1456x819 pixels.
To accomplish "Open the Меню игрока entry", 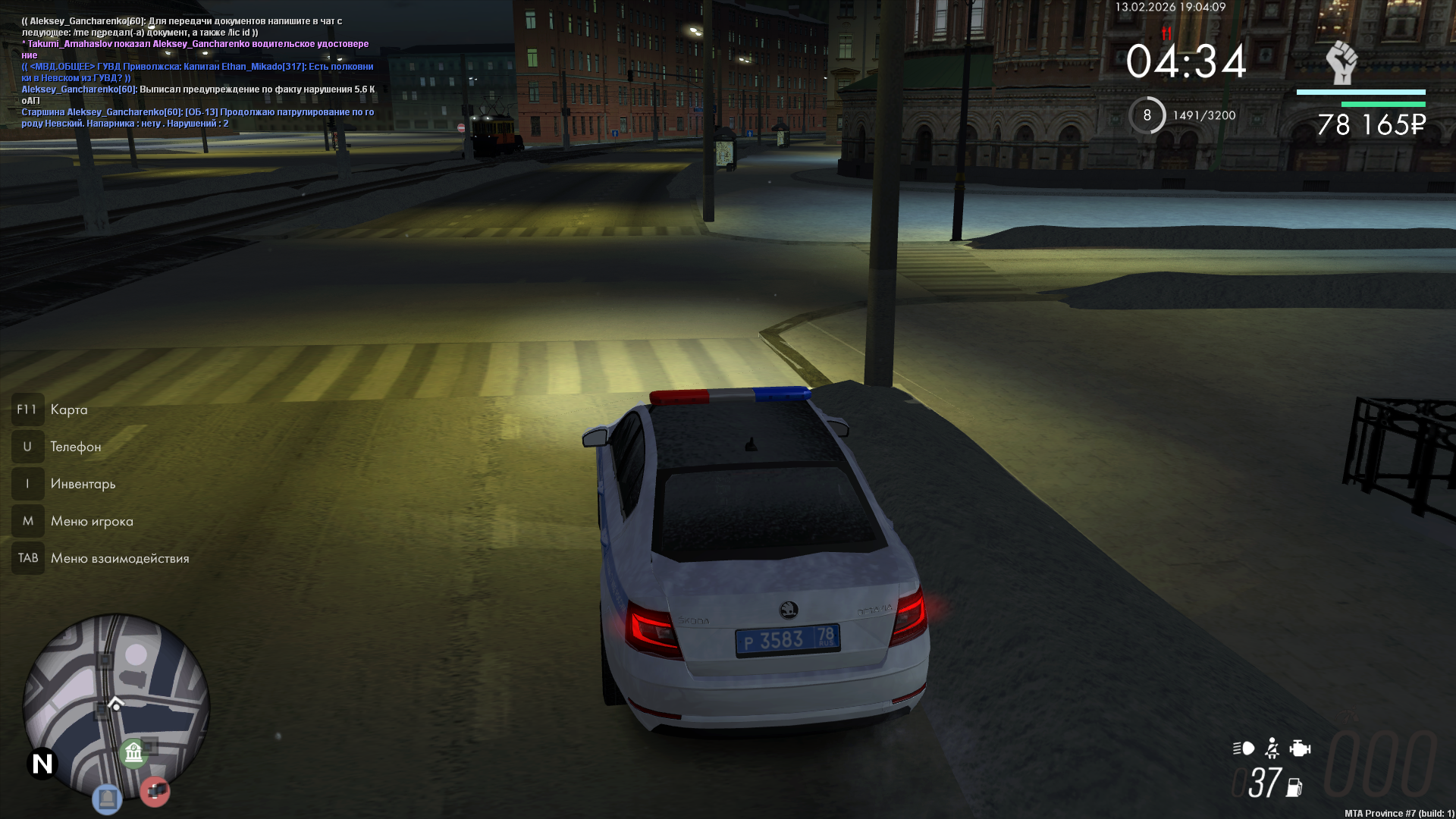I will (x=92, y=521).
